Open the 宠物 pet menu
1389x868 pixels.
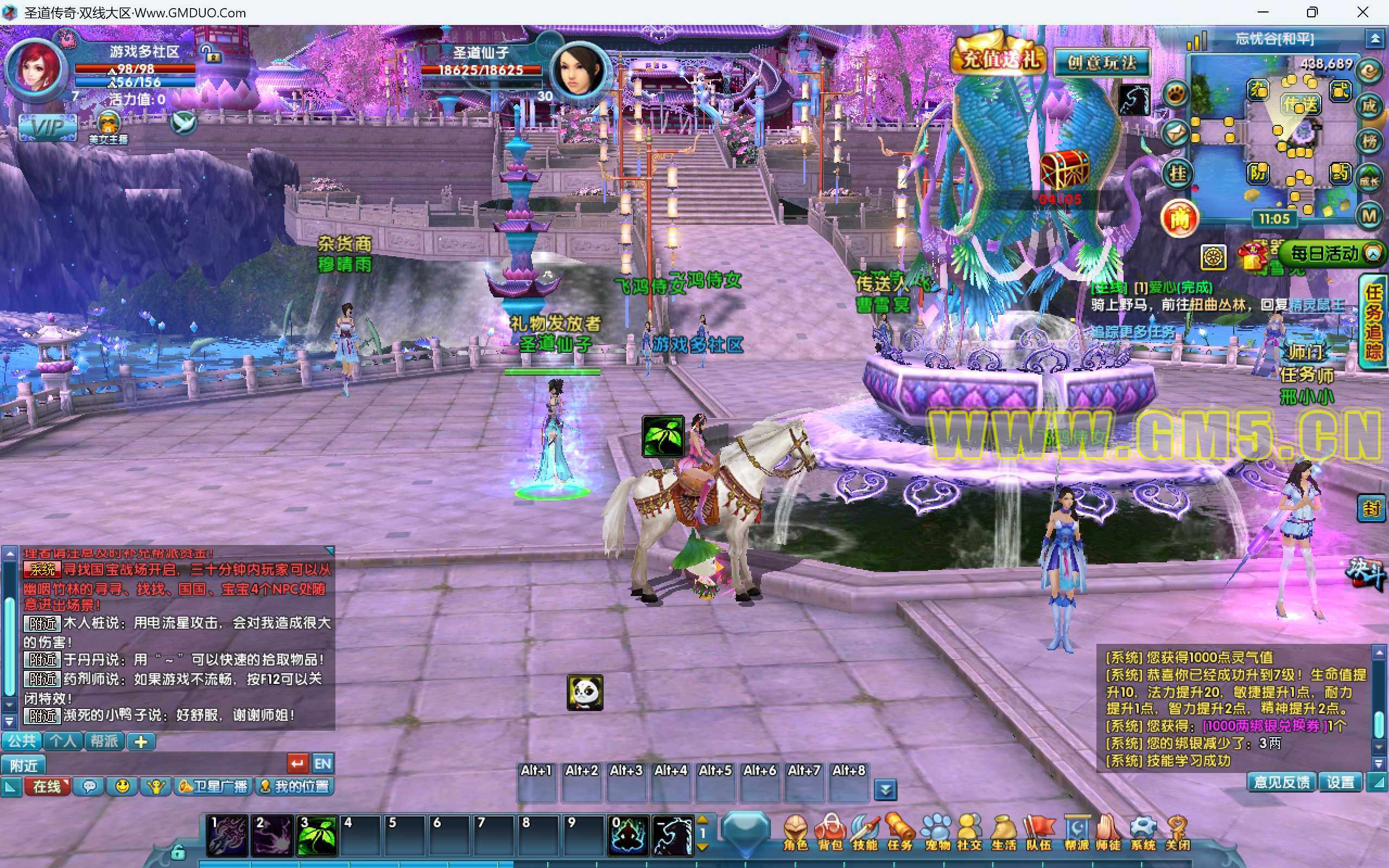point(936,832)
